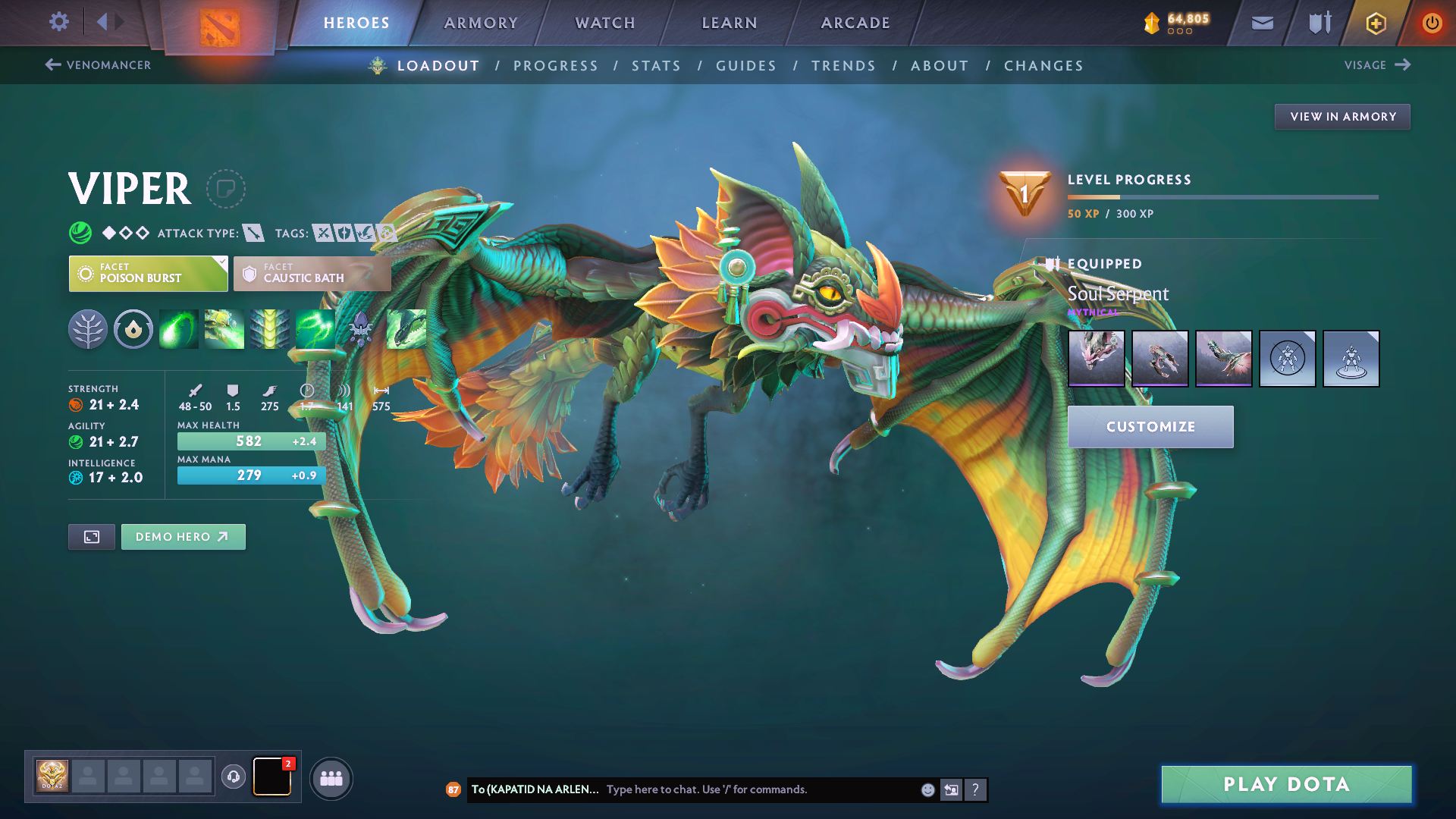Select the Nethertoxin ability icon

click(224, 328)
